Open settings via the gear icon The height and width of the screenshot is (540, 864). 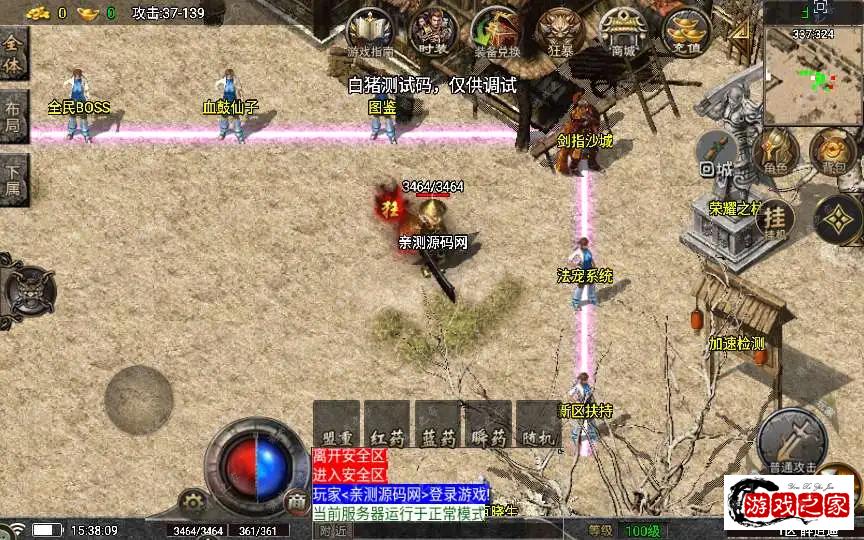click(192, 503)
